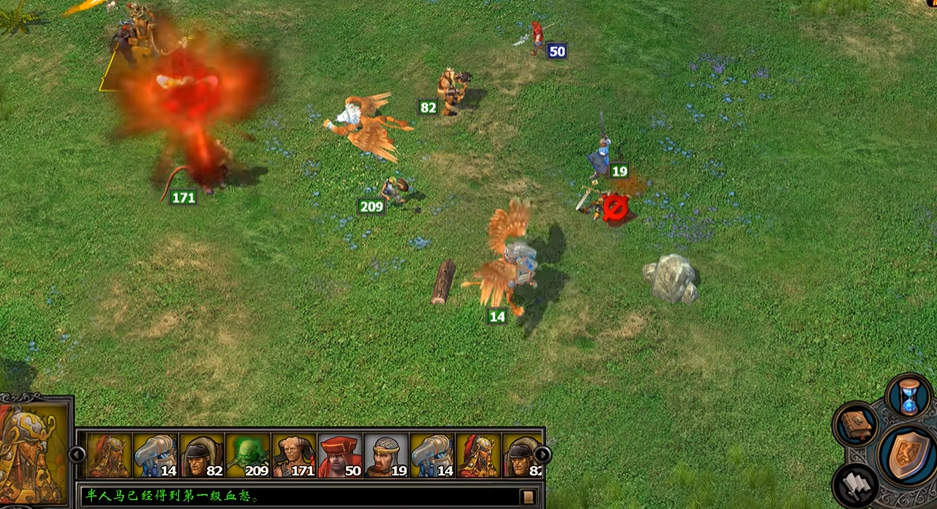Select the turn-order portrait showing 171
Viewport: 937px width, 509px height.
pos(294,456)
